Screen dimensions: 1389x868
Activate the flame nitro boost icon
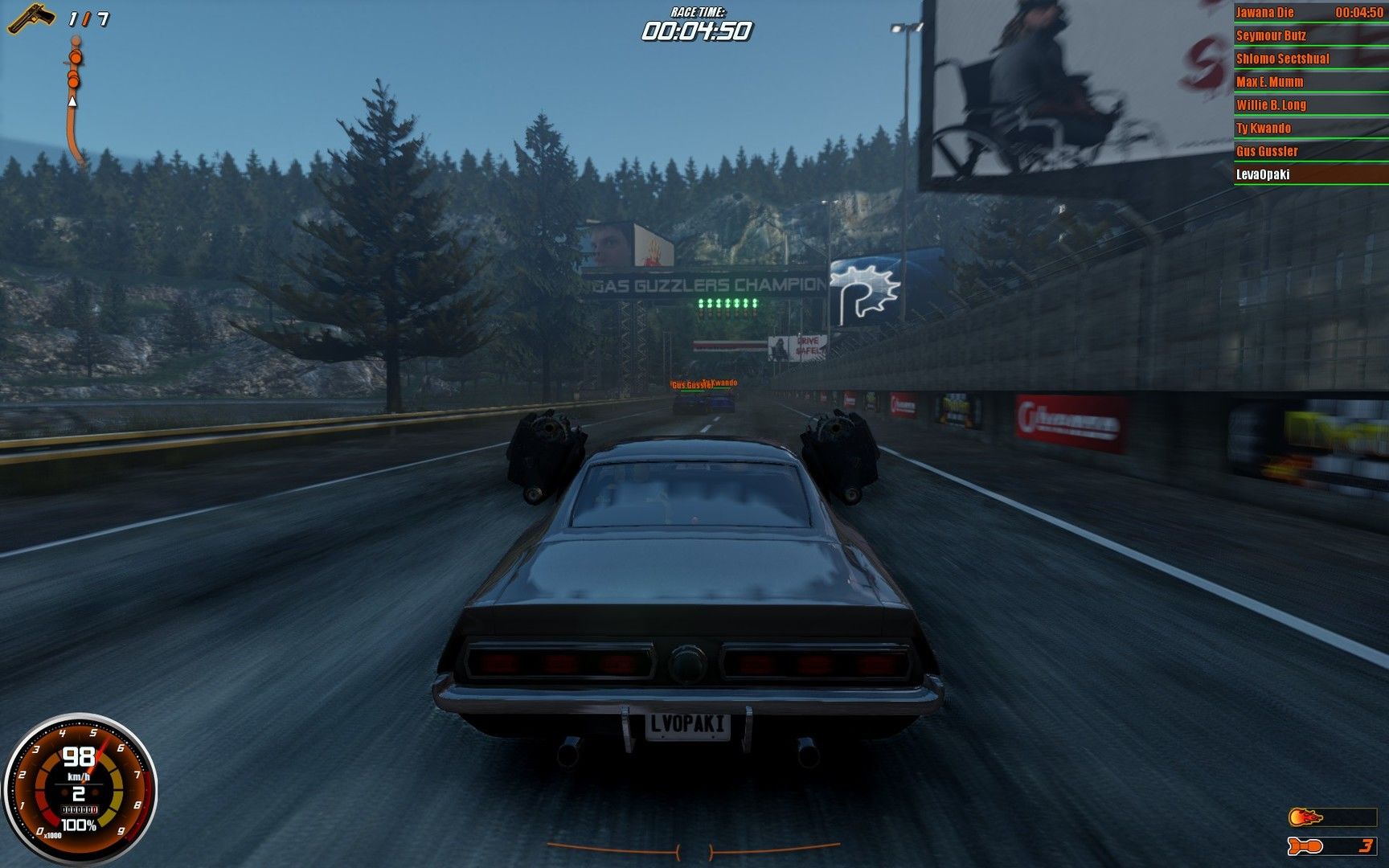[1306, 818]
